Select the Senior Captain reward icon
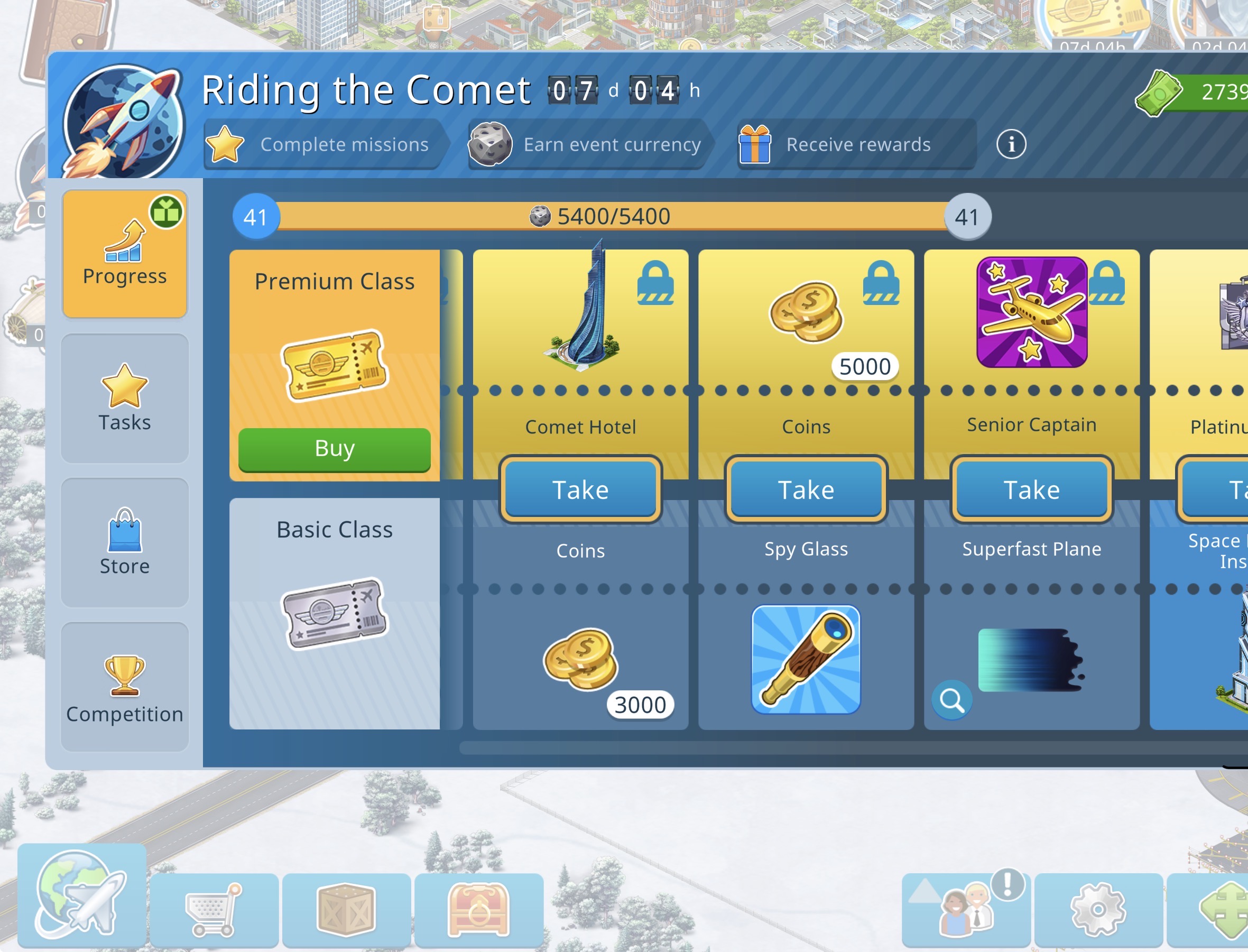The image size is (1248, 952). [1031, 312]
